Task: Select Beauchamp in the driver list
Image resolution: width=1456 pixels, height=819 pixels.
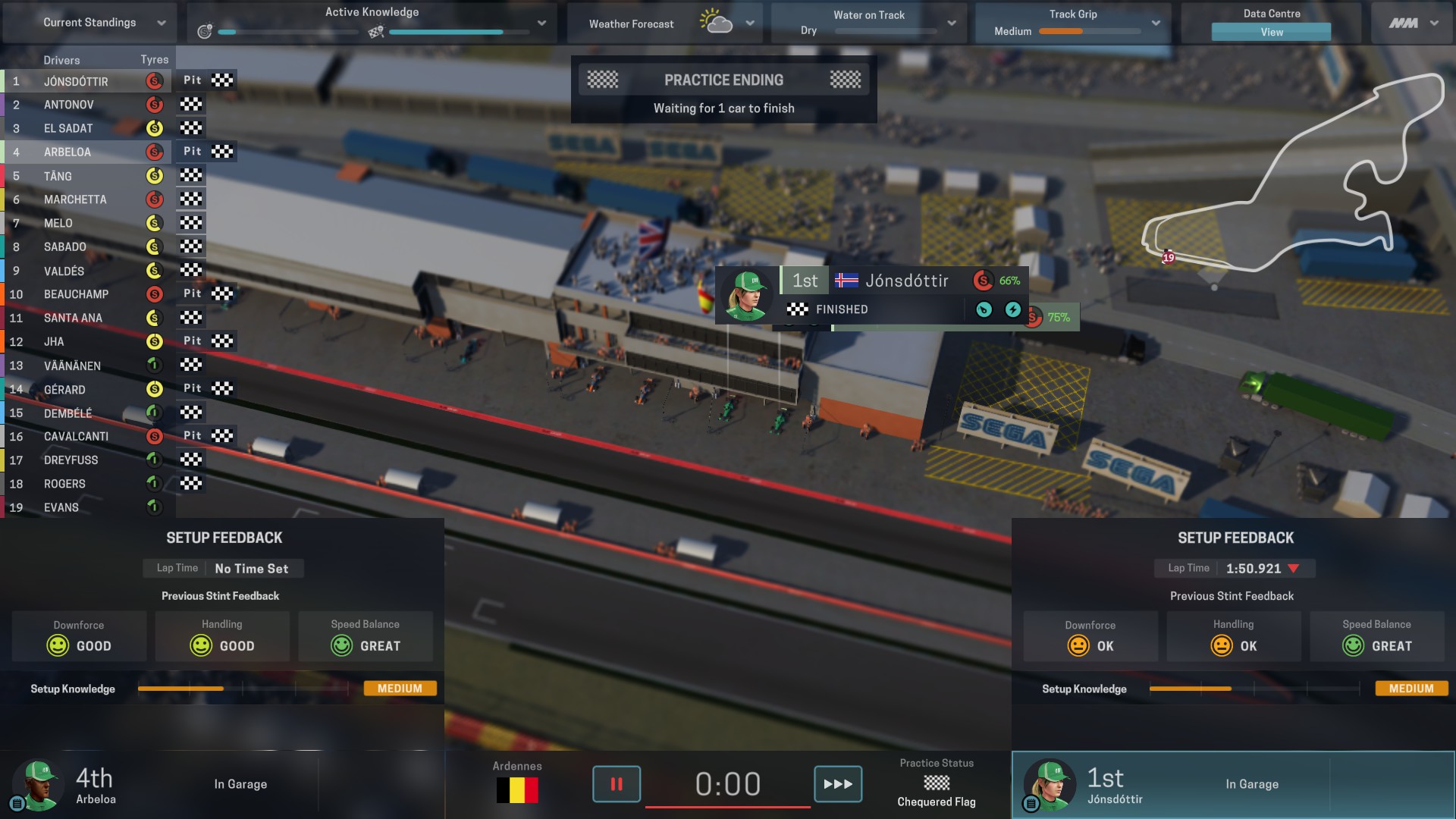Action: tap(76, 294)
